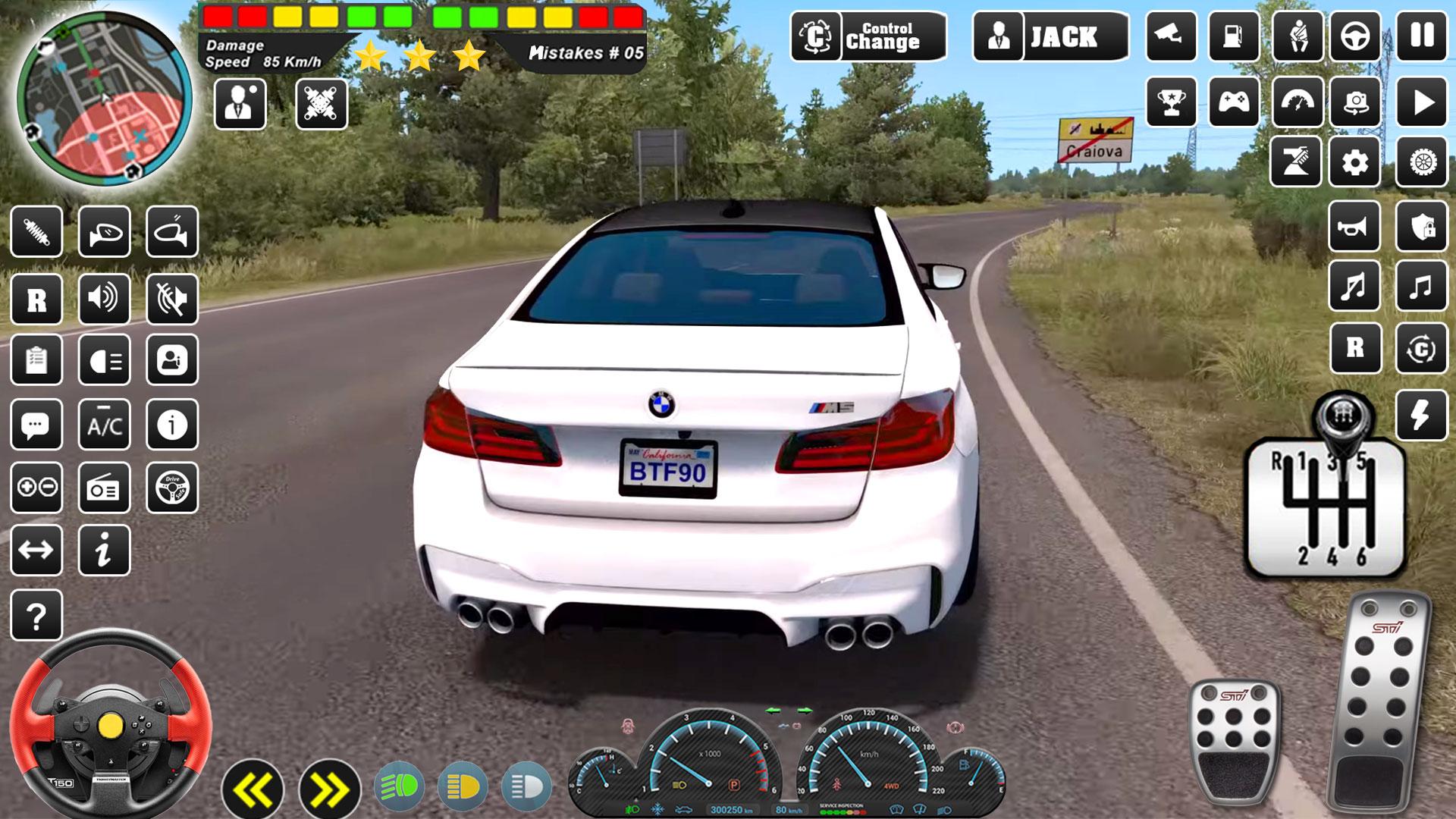Fasten the seatbelt icon

(x=1298, y=36)
